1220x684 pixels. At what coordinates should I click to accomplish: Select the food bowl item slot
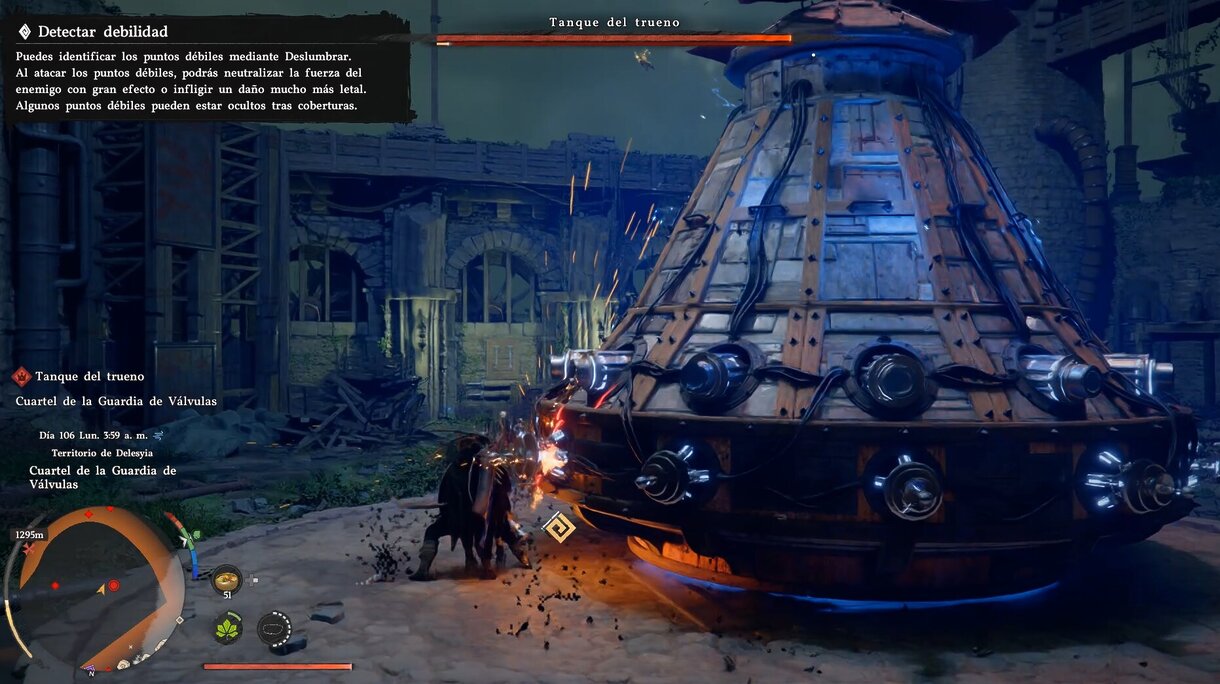pyautogui.click(x=227, y=580)
